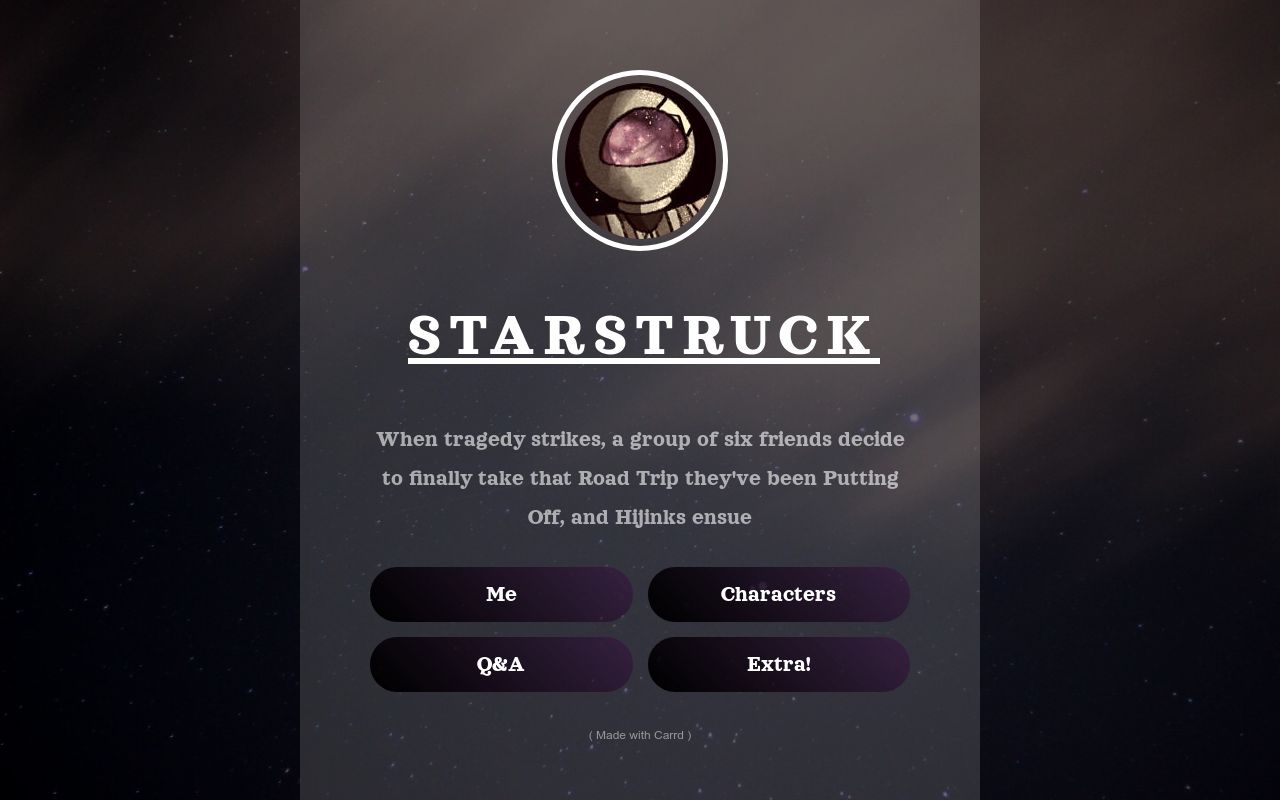This screenshot has width=1280, height=800.
Task: Click the circular astronaut icon above the title
Action: coord(640,160)
